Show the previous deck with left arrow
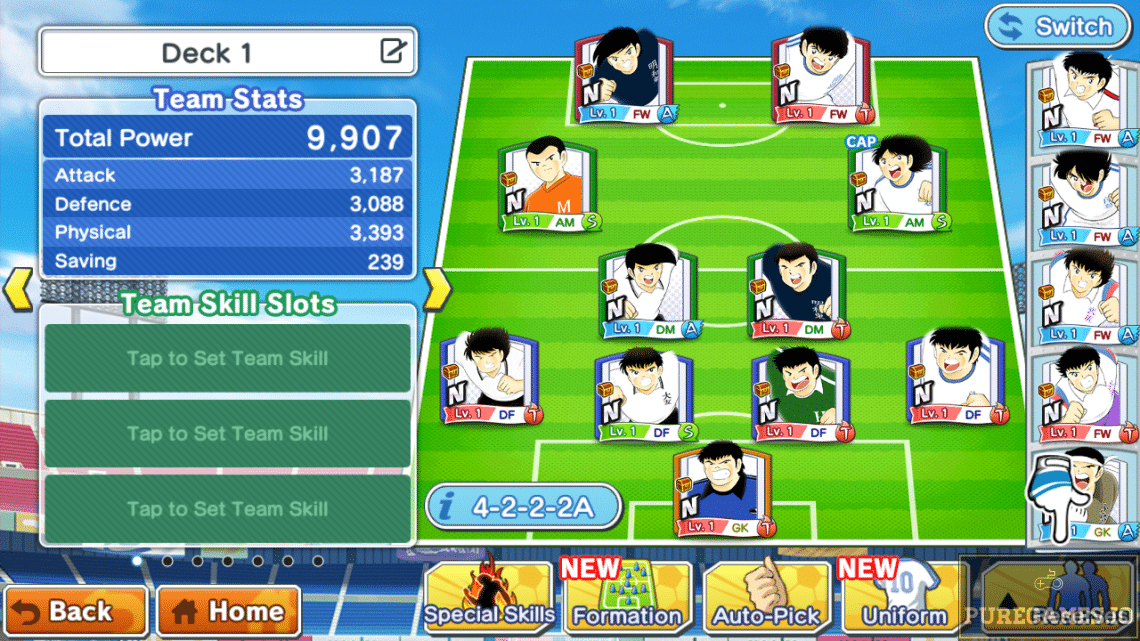Viewport: 1140px width, 641px height. point(19,289)
